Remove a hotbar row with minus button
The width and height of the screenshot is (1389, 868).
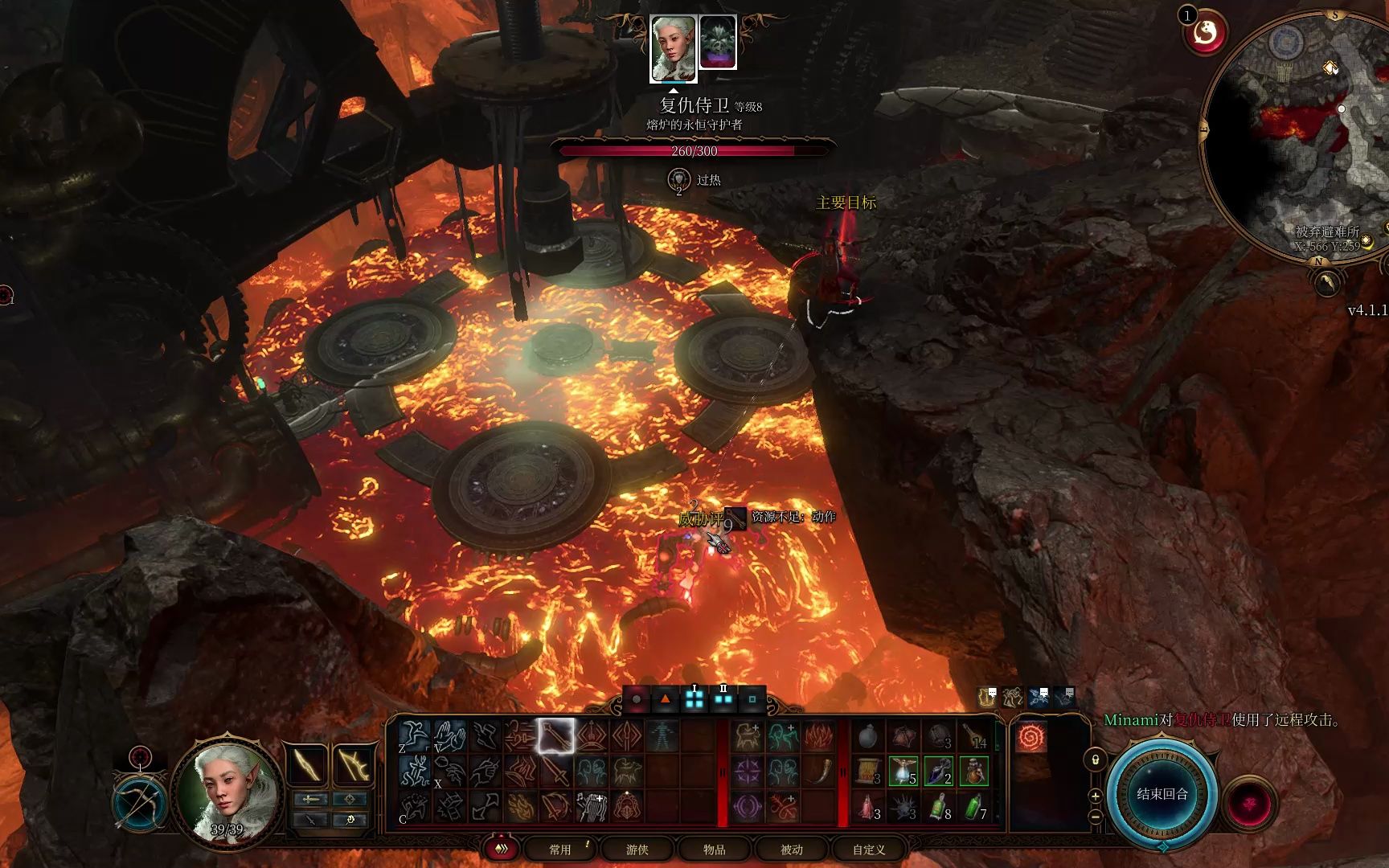coord(1095,816)
